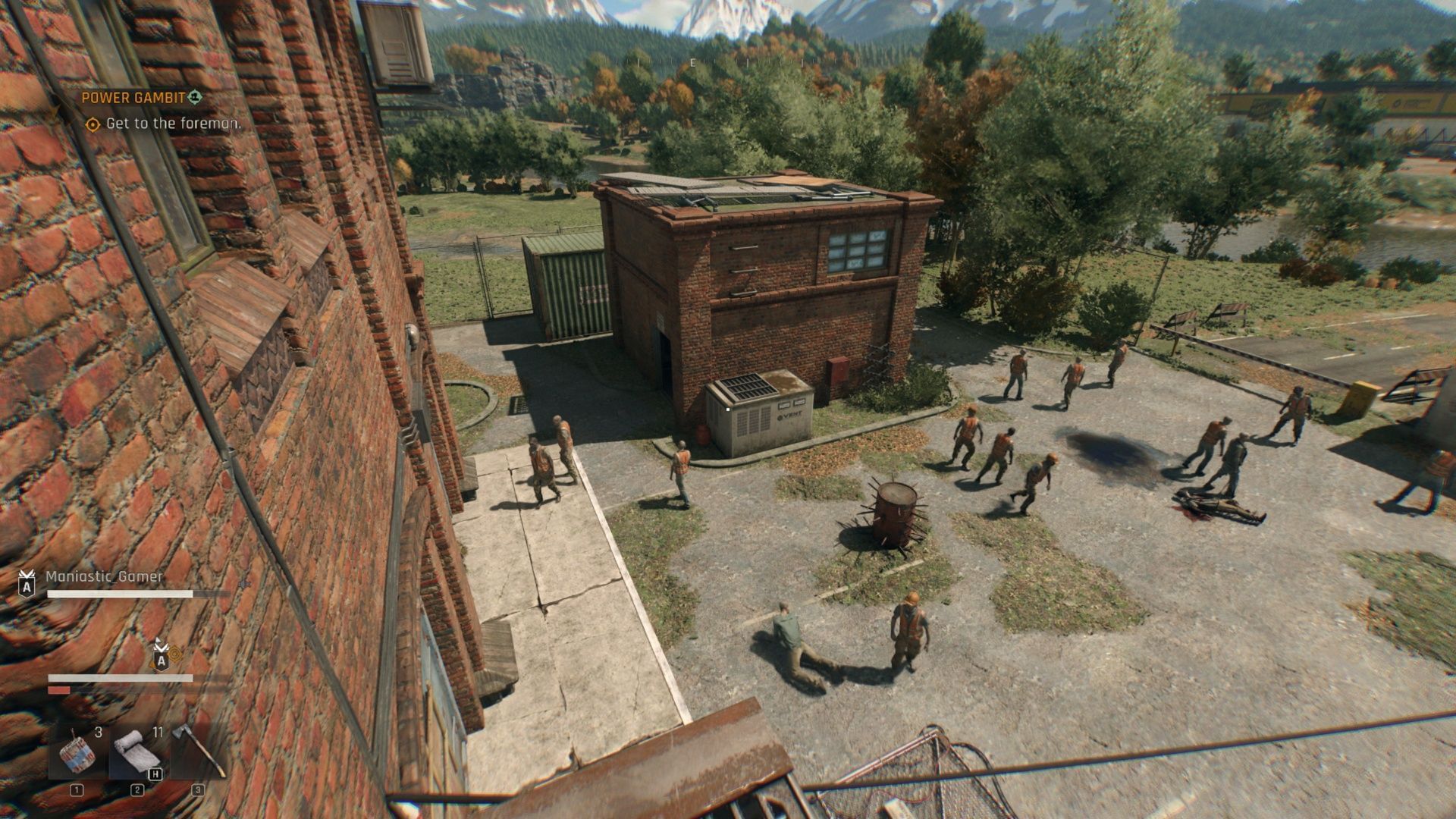Click the H healing keybind icon on bandage
This screenshot has height=819, width=1456.
coord(155,774)
